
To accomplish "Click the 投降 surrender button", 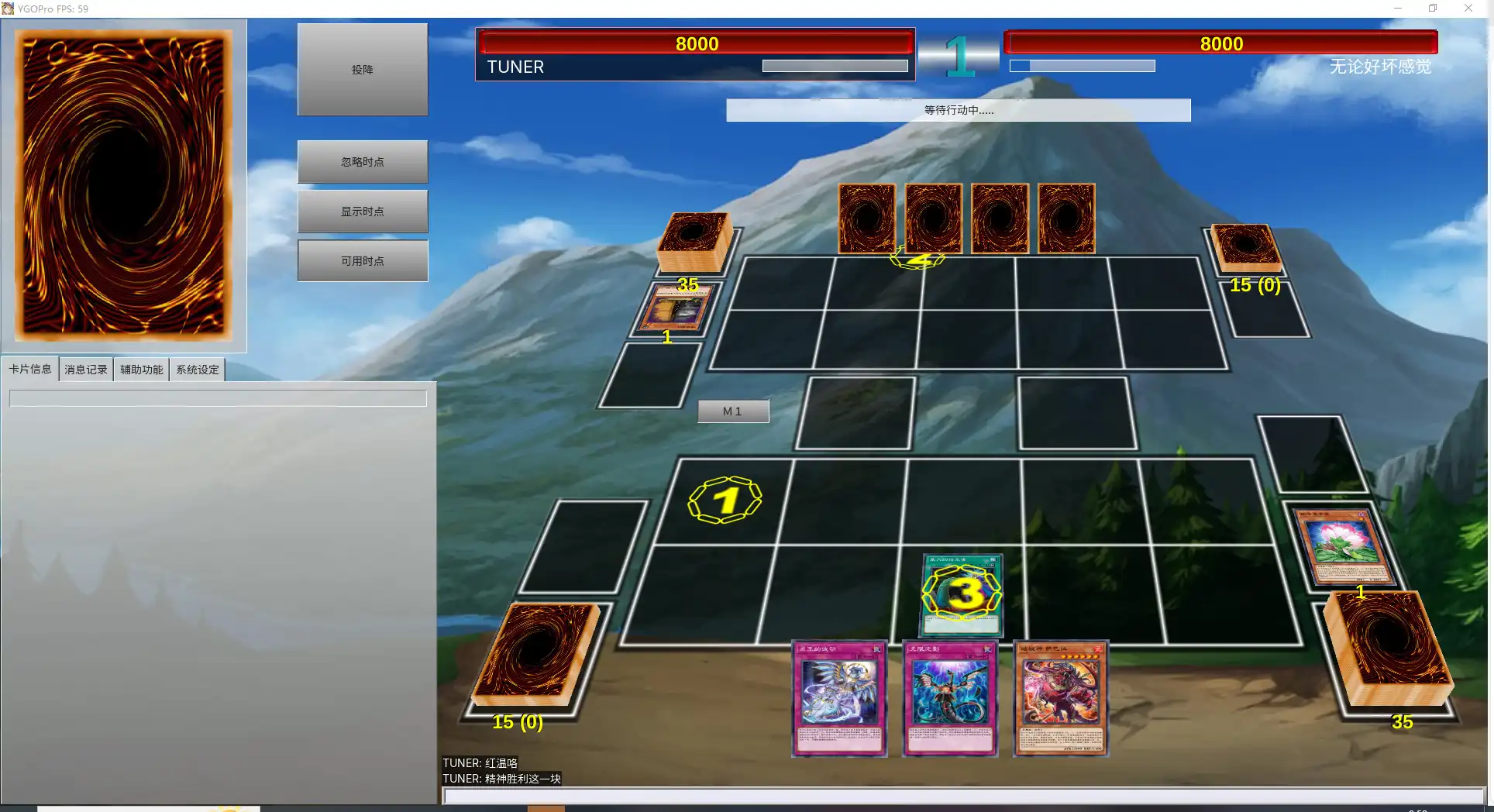I will coord(362,70).
